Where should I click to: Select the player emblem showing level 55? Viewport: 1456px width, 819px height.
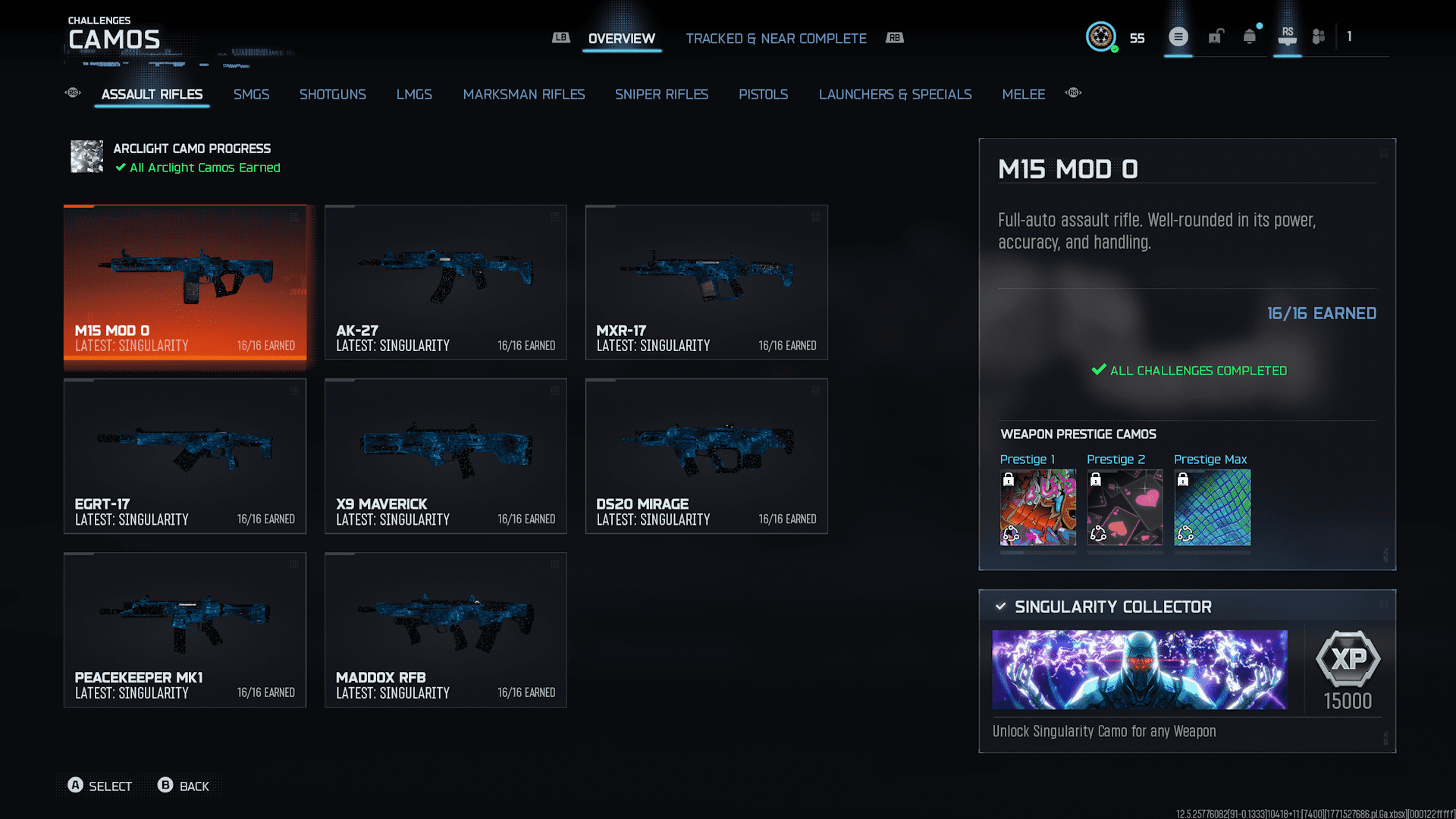(1101, 36)
